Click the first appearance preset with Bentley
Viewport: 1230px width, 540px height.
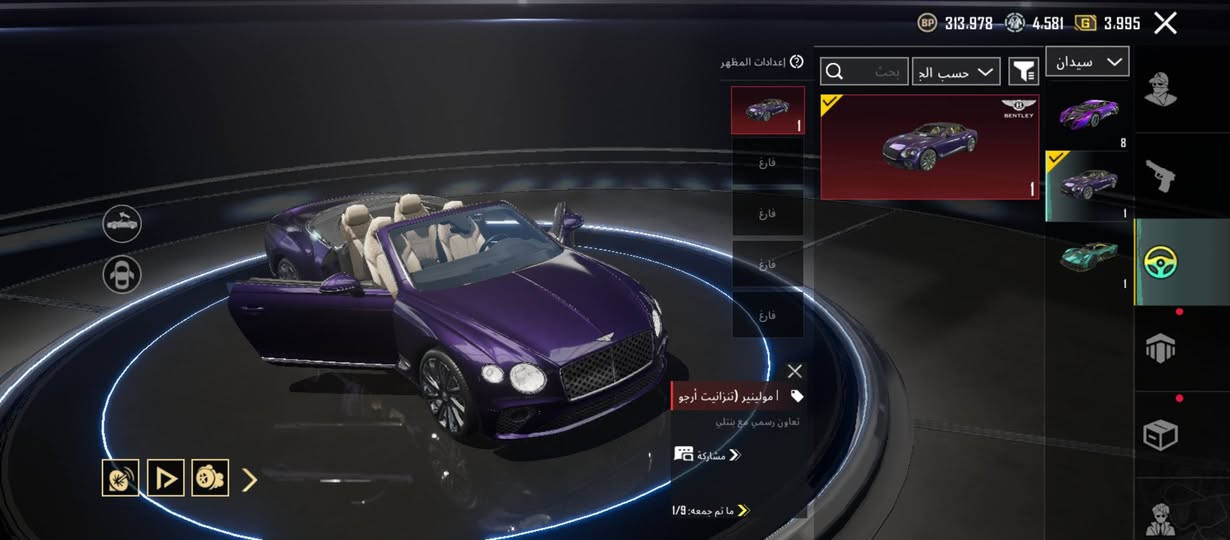click(767, 110)
